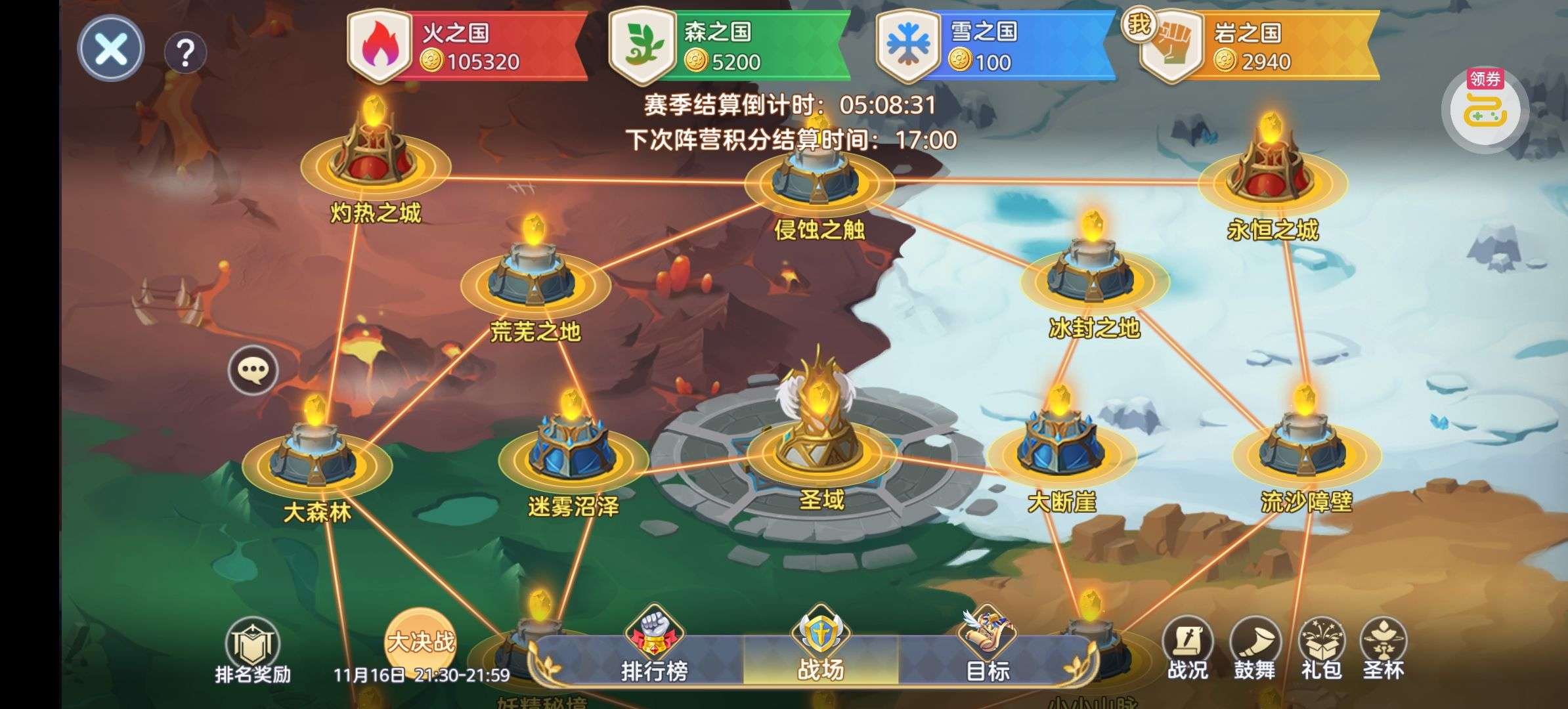Screen dimensions: 1568x709
Task: Choose the 灼热之城 city node
Action: point(375,158)
